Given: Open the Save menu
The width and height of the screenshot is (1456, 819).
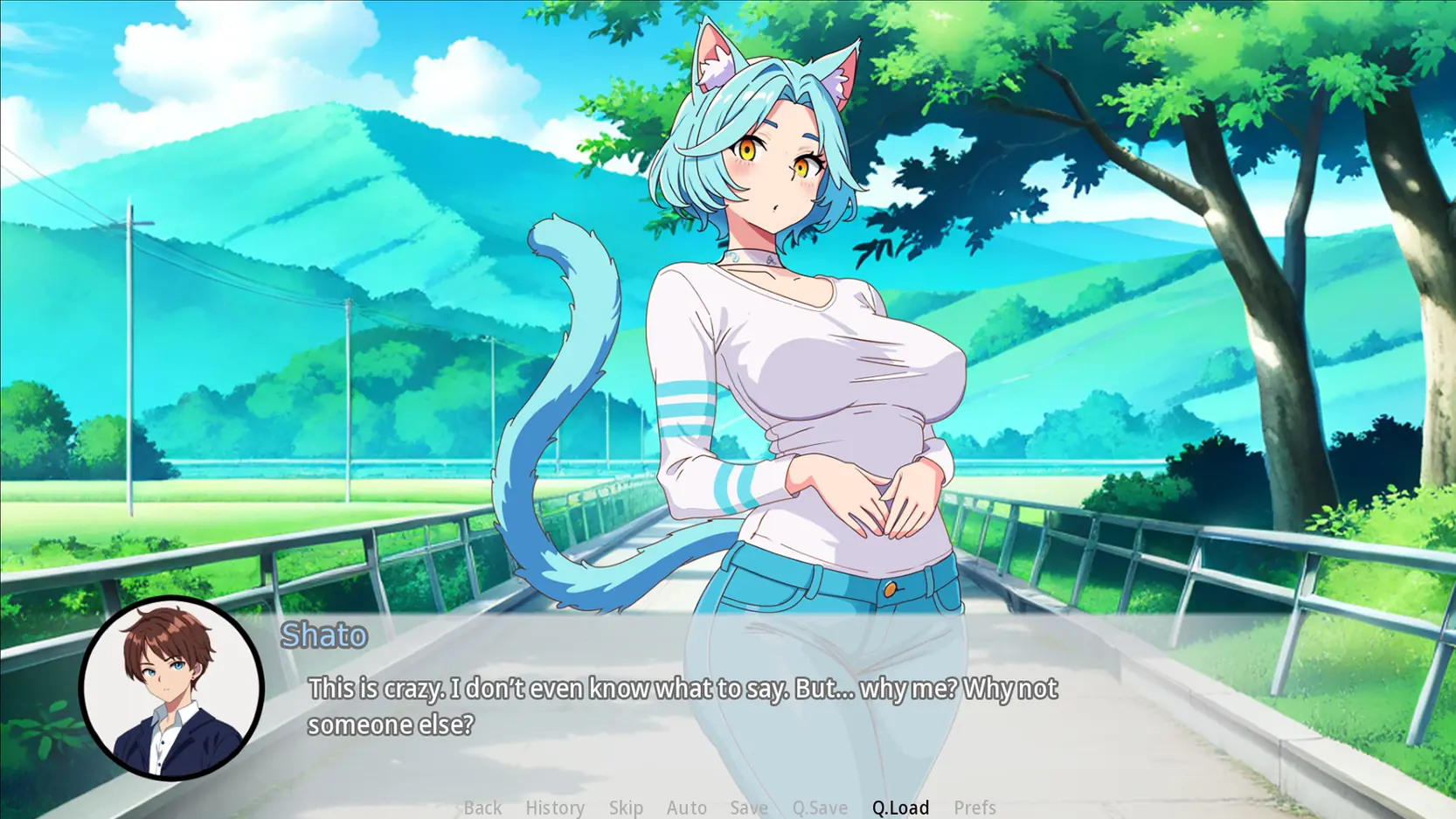Looking at the screenshot, I should [749, 807].
